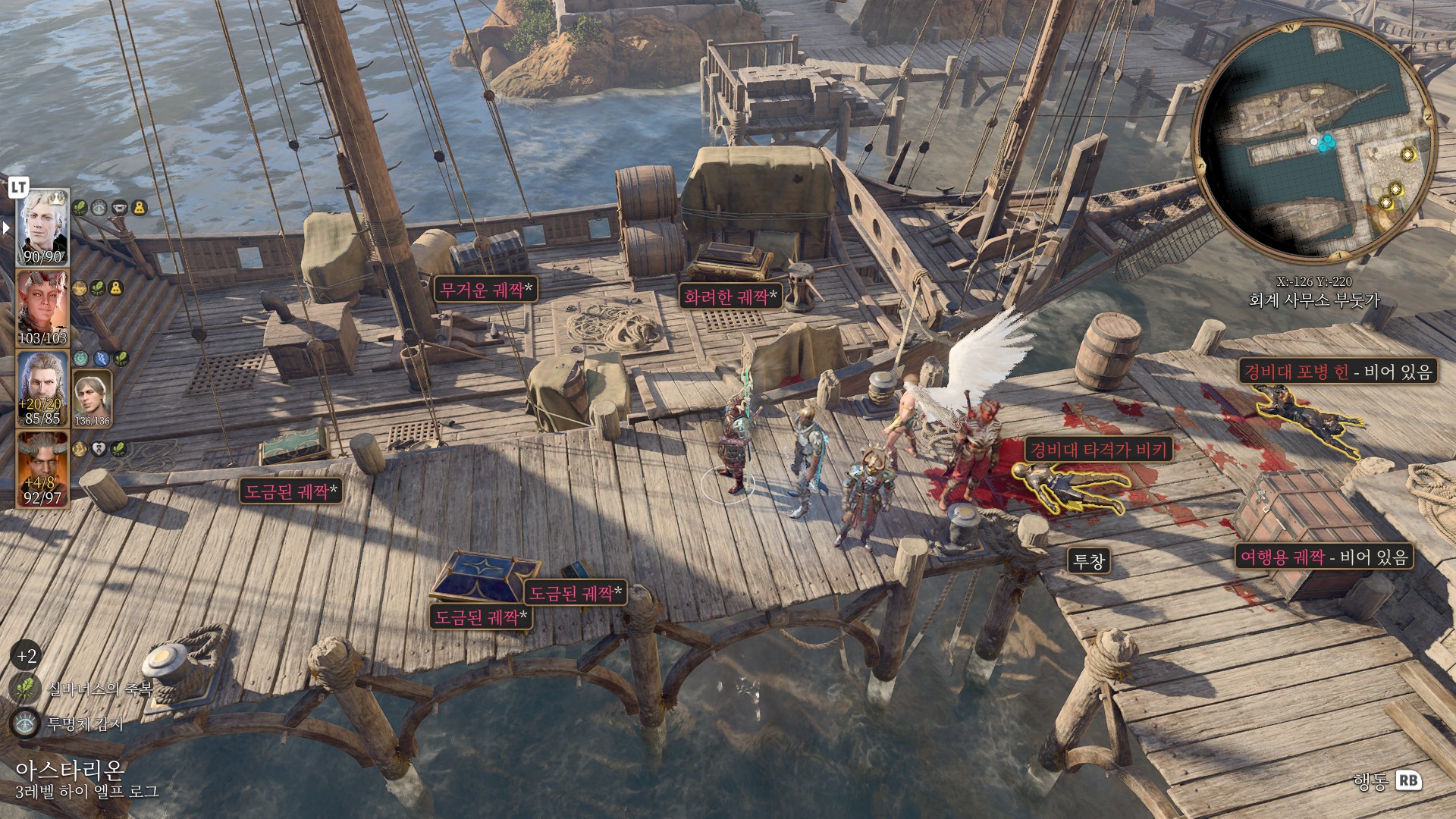Select the bearded man portrait with 85/85 HP
The image size is (1456, 819).
click(x=42, y=388)
